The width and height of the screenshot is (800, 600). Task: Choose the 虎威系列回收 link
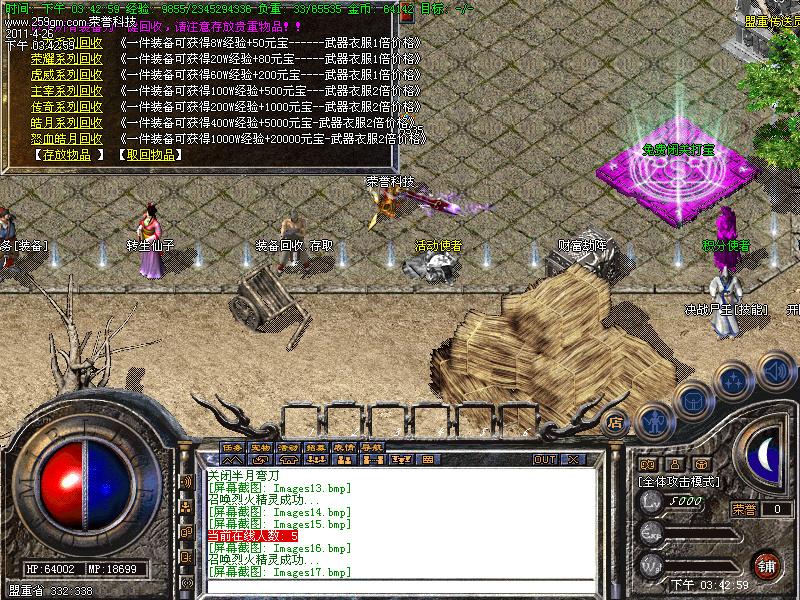[67, 75]
